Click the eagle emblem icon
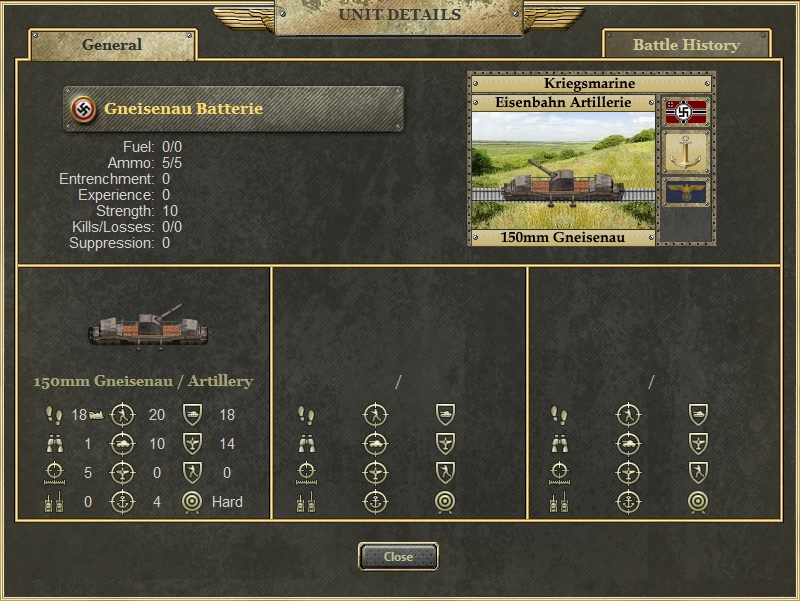Viewport: 800px width, 601px height. pos(686,191)
